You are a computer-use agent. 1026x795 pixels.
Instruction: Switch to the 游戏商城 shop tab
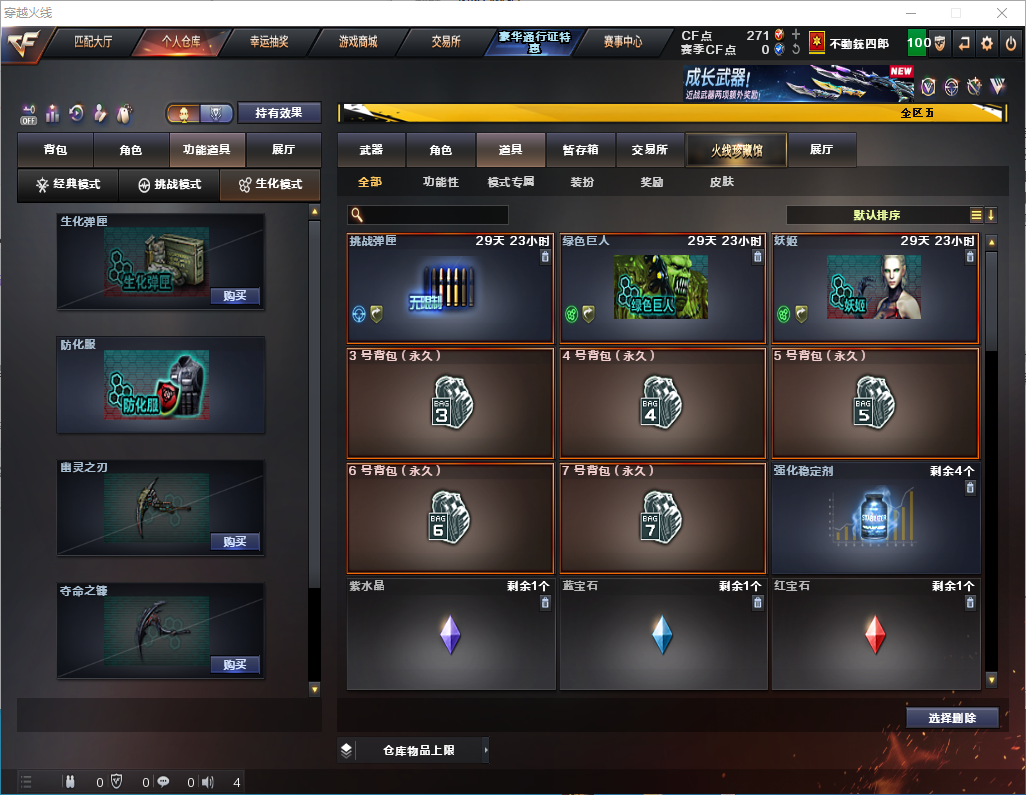pyautogui.click(x=357, y=42)
